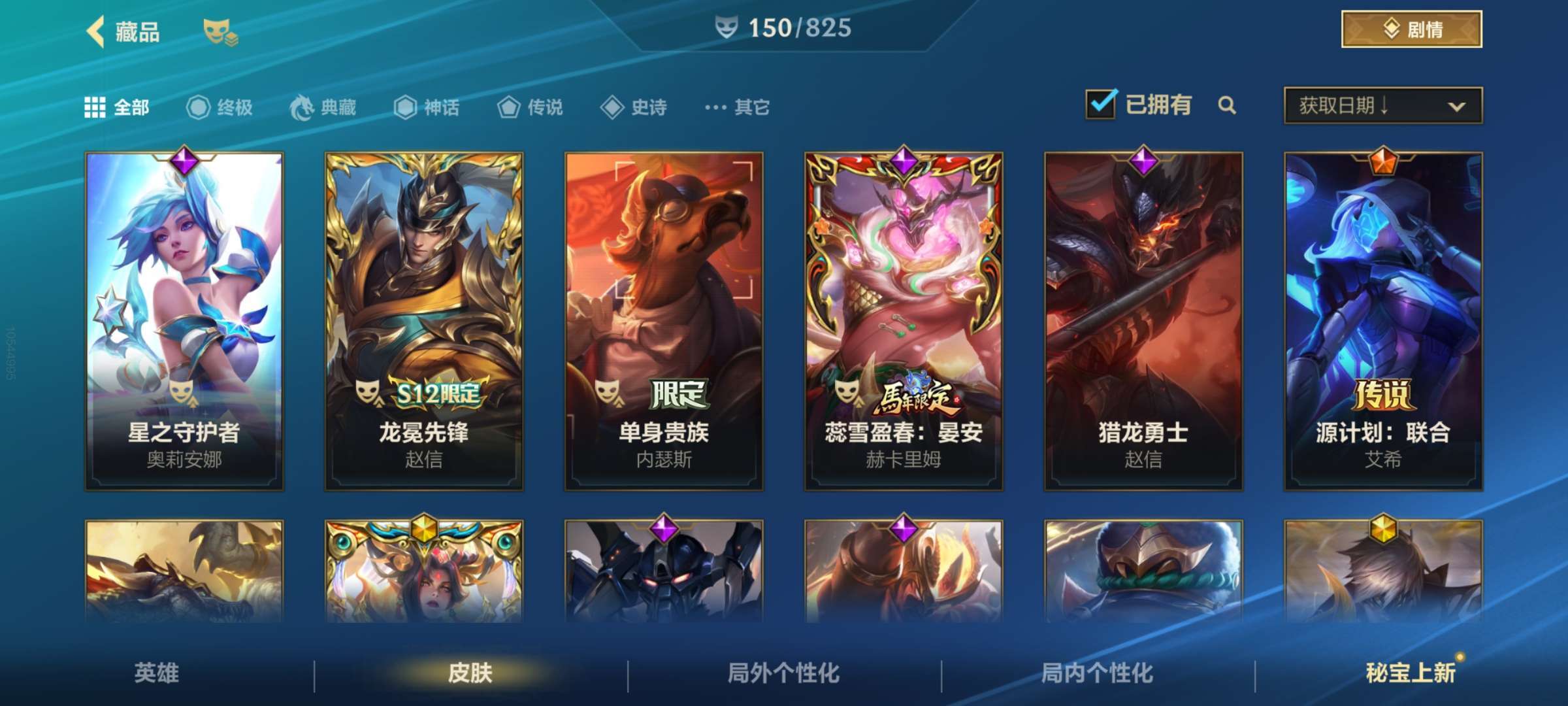Click the 传说 pentagon filter icon
The width and height of the screenshot is (1568, 706).
(508, 109)
